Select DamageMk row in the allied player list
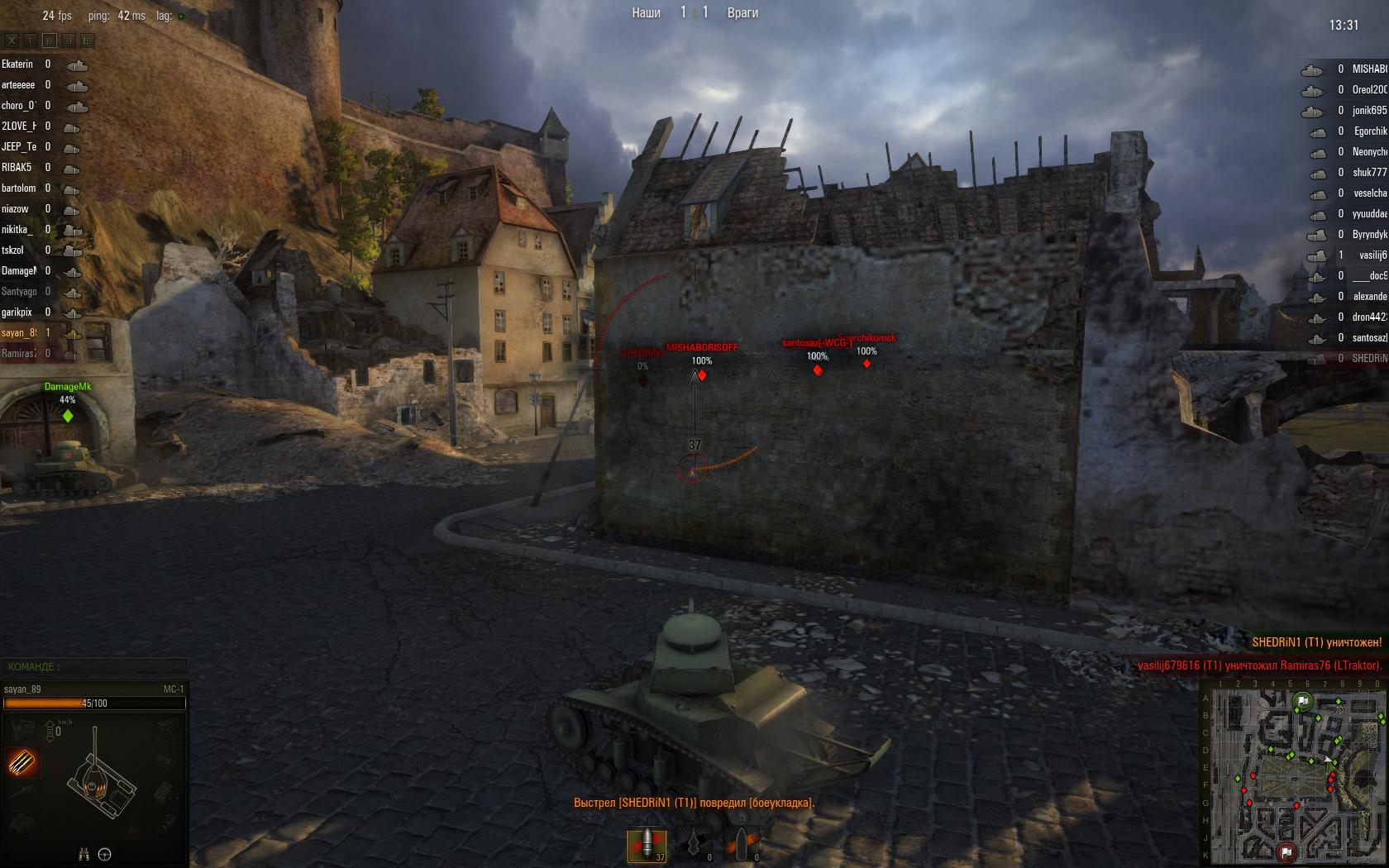This screenshot has width=1389, height=868. [x=18, y=271]
